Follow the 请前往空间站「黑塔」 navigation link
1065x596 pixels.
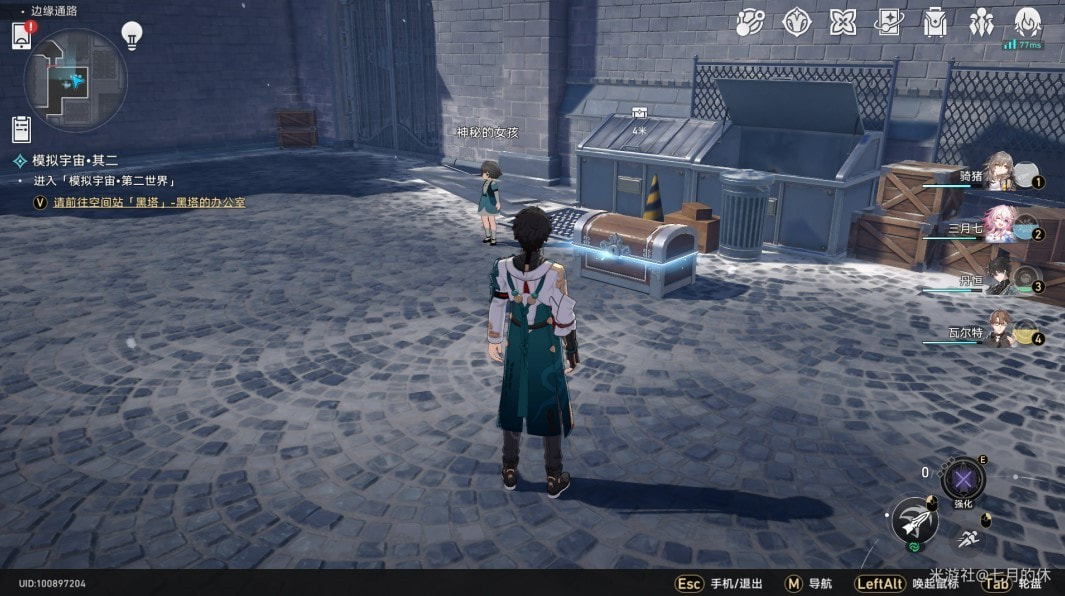click(149, 202)
